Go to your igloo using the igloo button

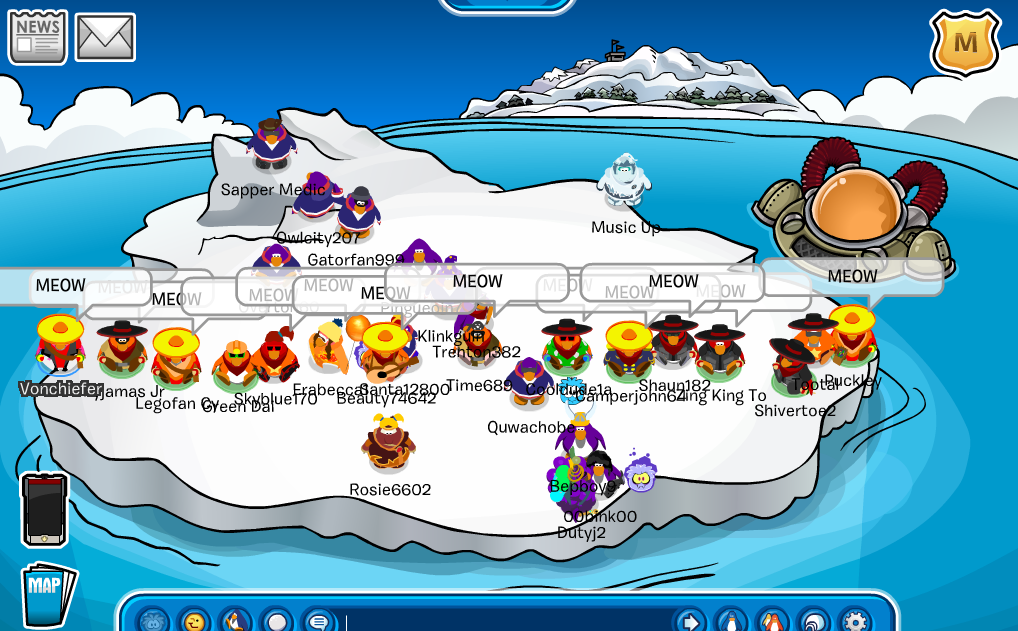[814, 621]
